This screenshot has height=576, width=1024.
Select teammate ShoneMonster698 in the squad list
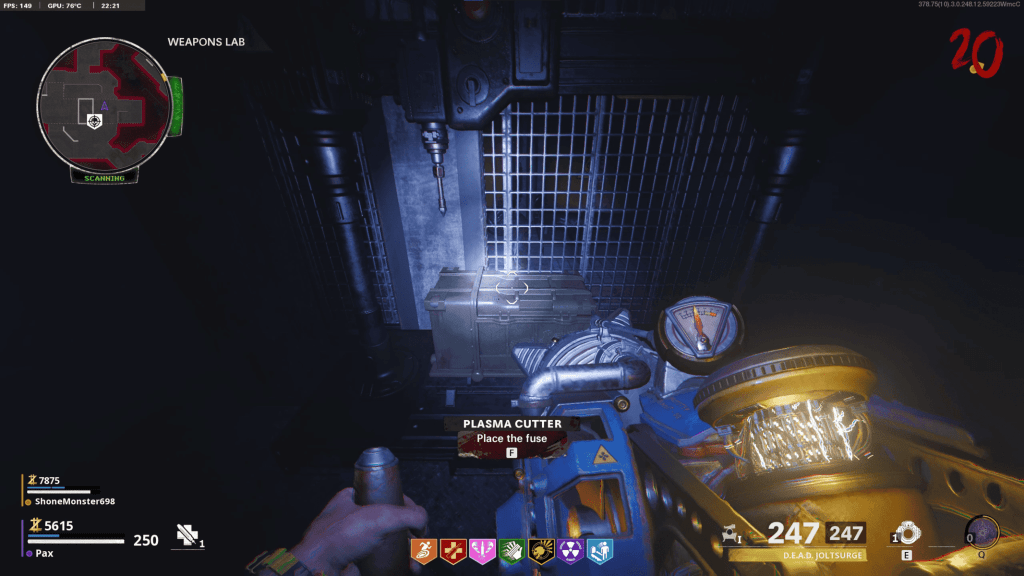tap(68, 501)
